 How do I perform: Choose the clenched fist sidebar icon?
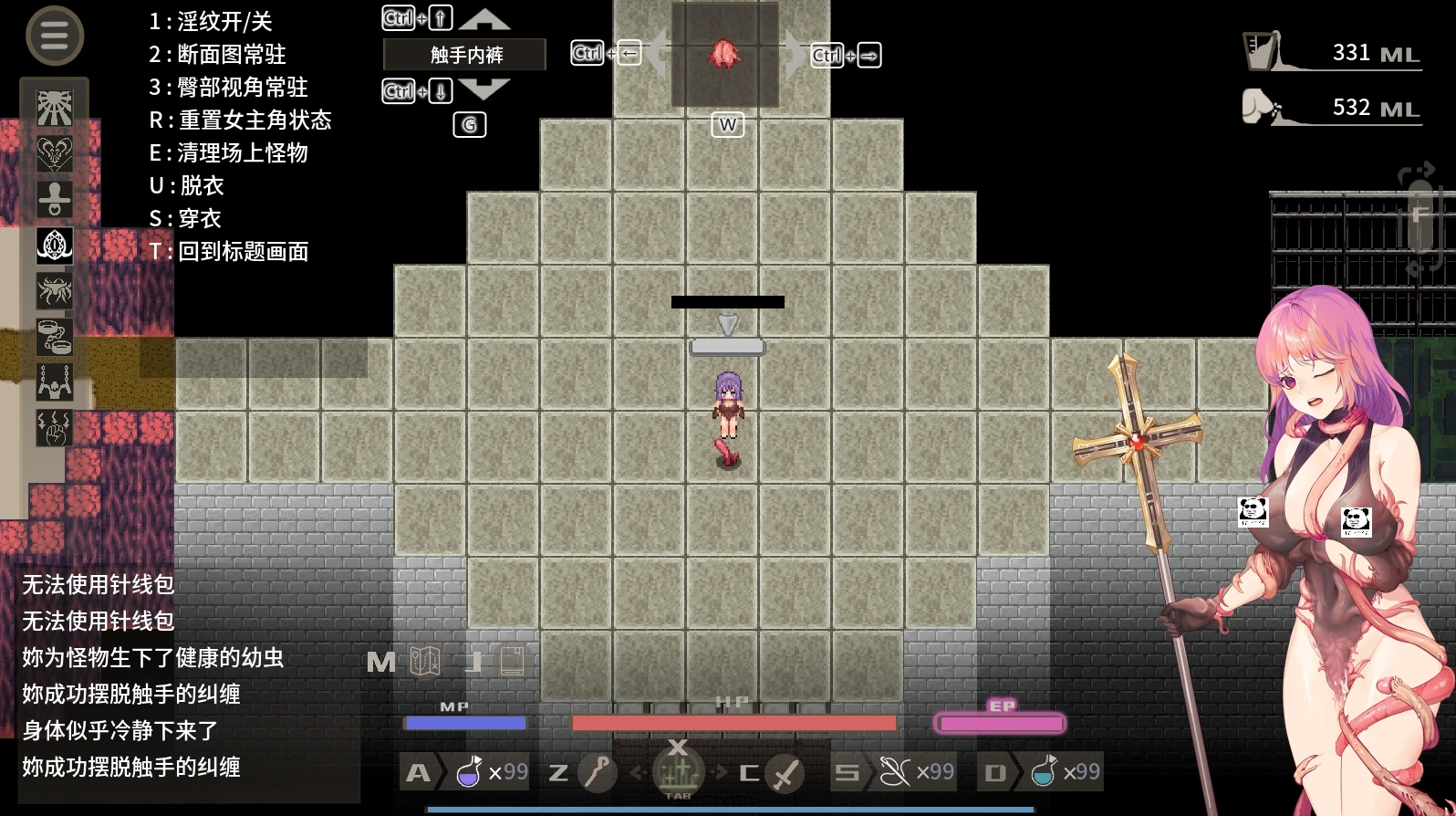coord(55,428)
